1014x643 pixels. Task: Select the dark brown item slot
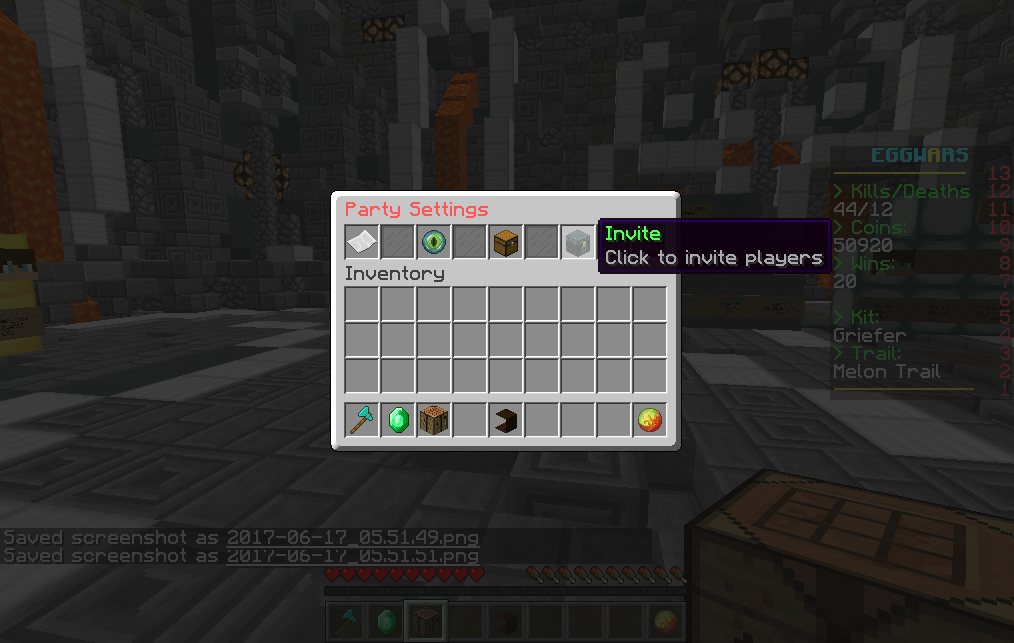coord(506,420)
